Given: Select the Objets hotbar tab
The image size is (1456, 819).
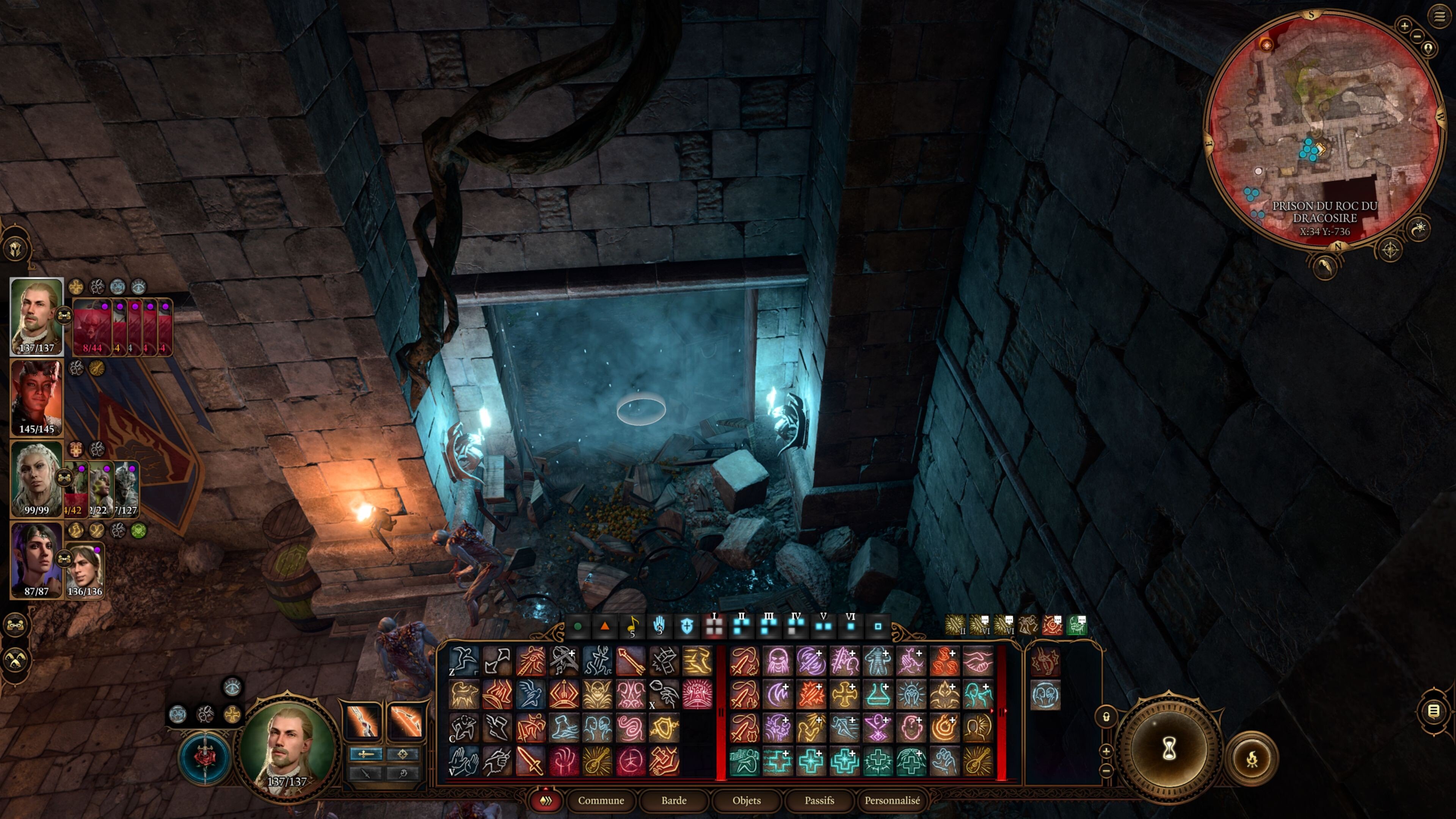Looking at the screenshot, I should 746,800.
